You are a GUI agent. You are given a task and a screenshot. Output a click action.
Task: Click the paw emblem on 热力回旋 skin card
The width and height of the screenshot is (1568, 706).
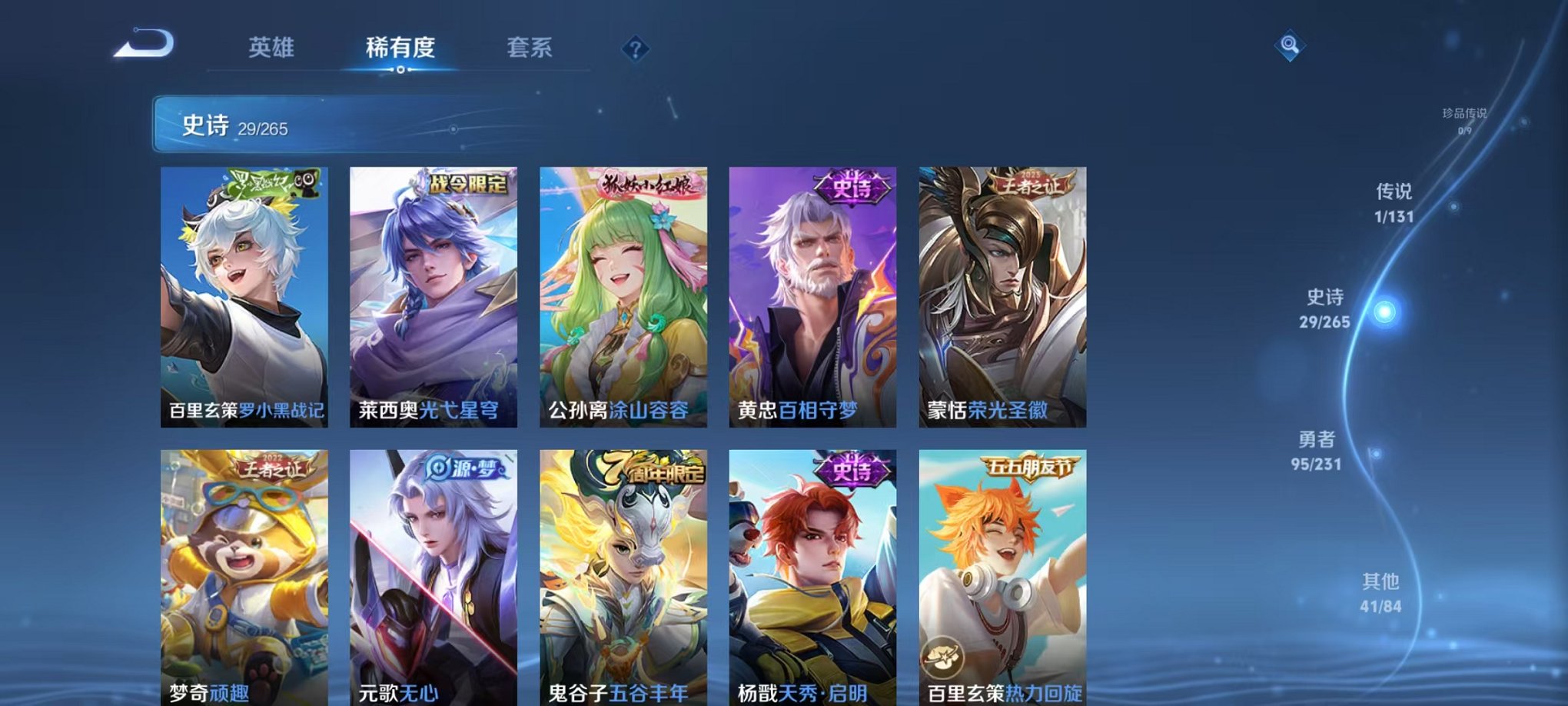942,658
